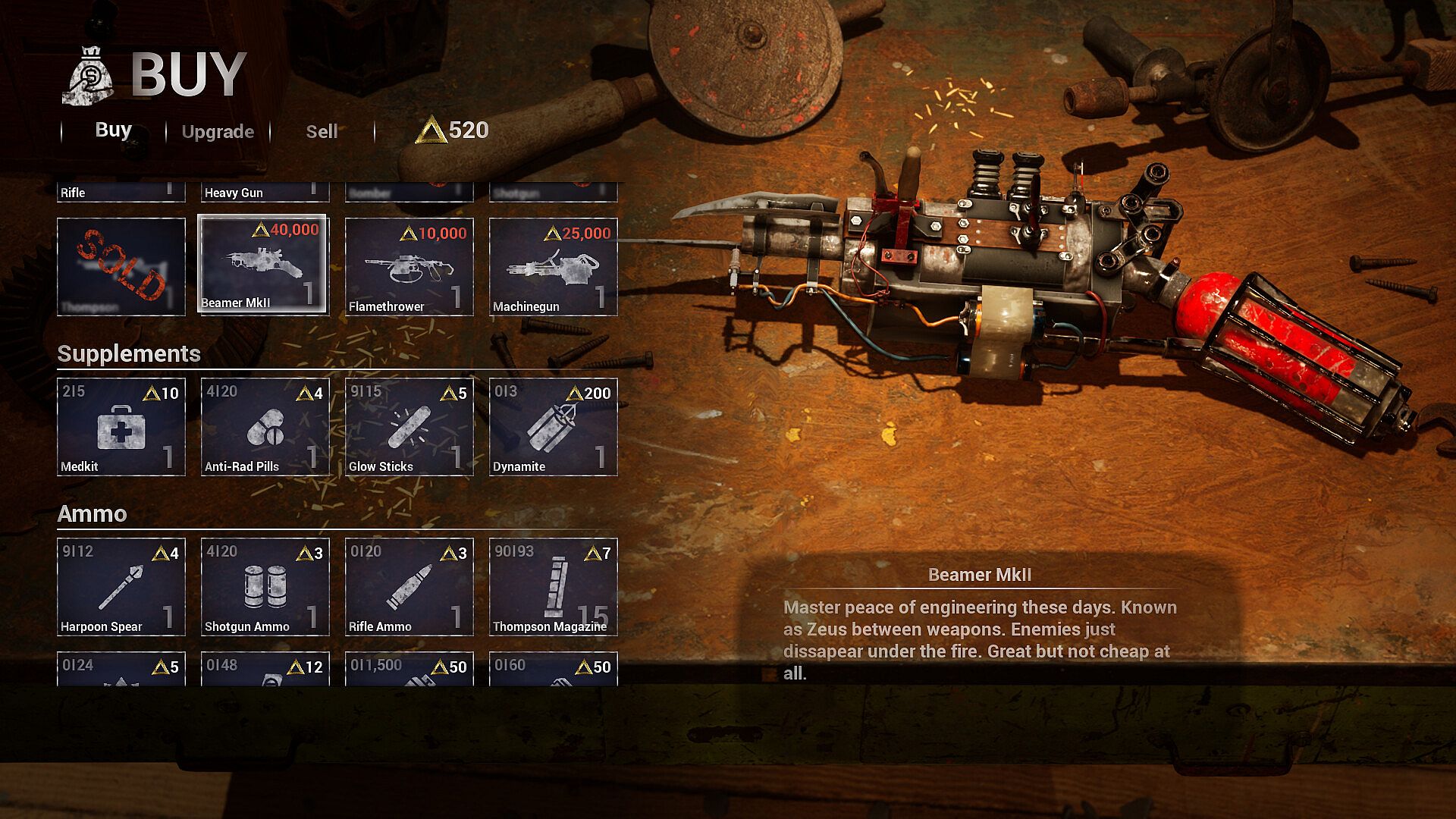Image resolution: width=1456 pixels, height=819 pixels.
Task: Choose the Rifle Ammo item
Action: tap(409, 587)
